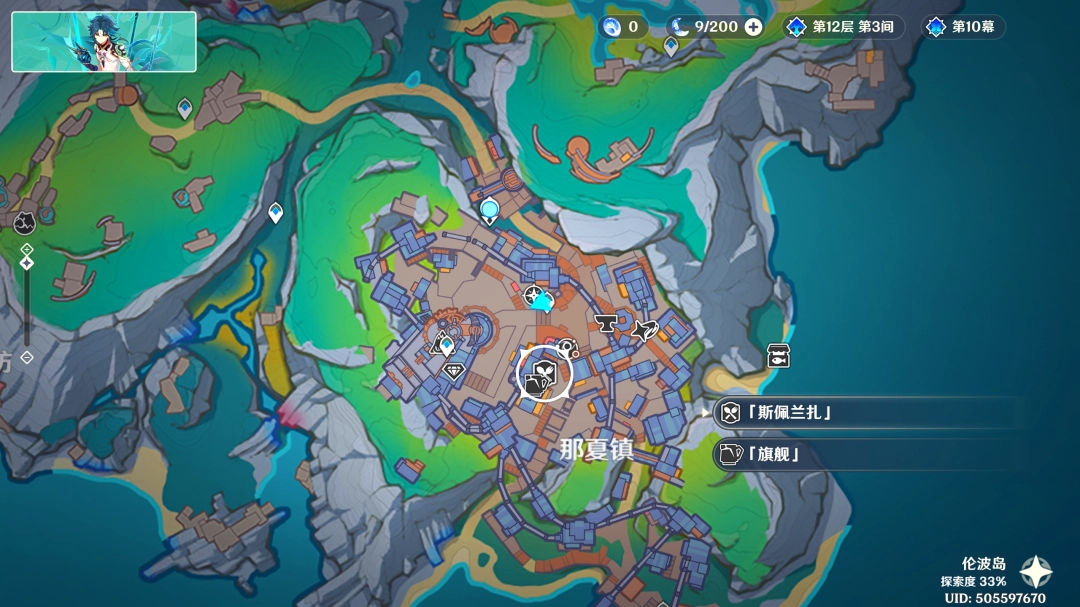Select the waypoint just above the diamond marker
Viewport: 1080px width, 607px height.
(447, 346)
